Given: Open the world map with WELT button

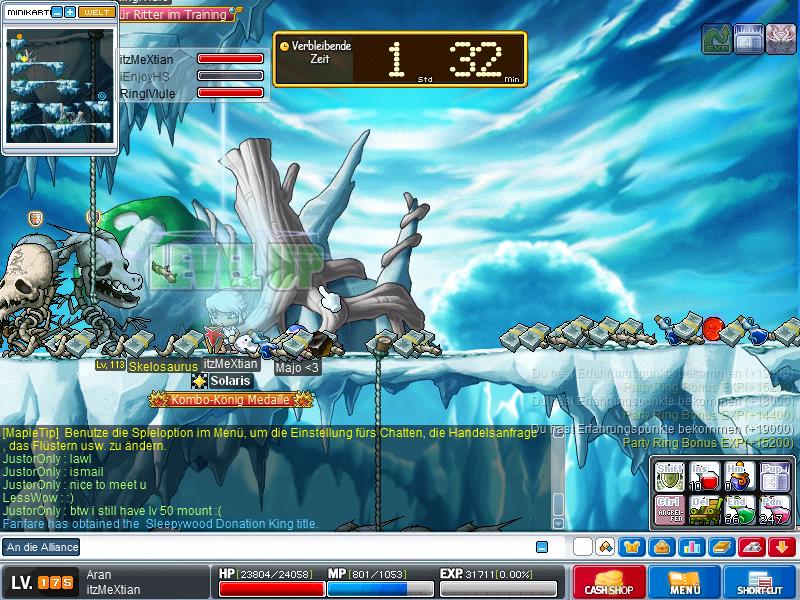Looking at the screenshot, I should point(96,12).
